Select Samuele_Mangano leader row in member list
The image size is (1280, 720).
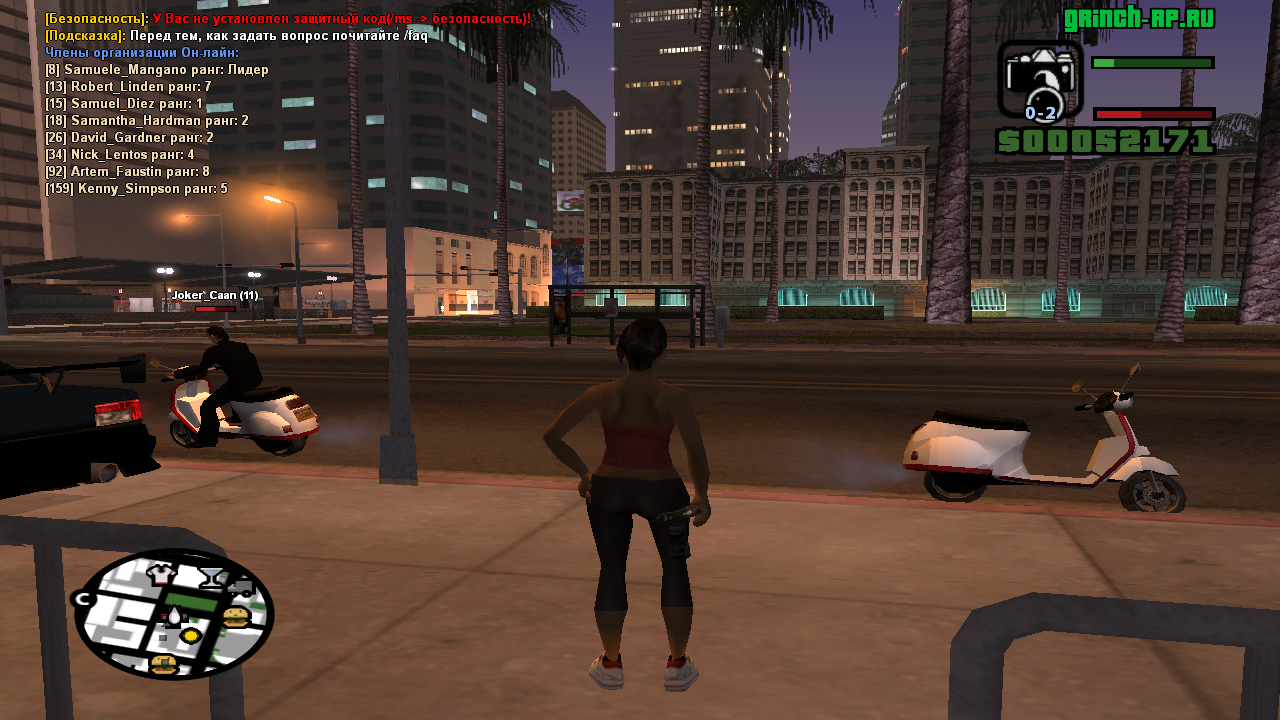point(156,70)
